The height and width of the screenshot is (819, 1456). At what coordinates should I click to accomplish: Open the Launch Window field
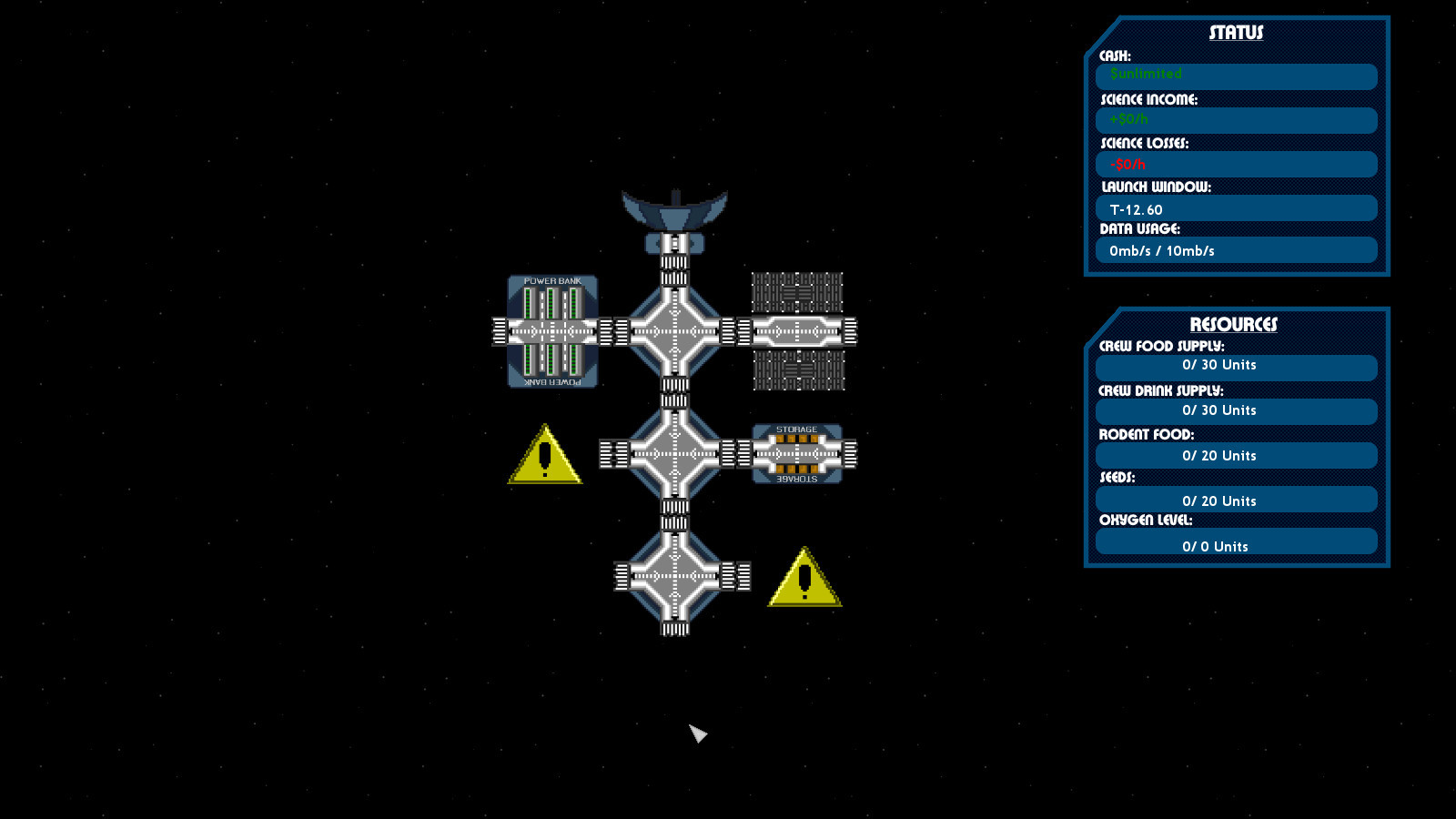(x=1236, y=208)
